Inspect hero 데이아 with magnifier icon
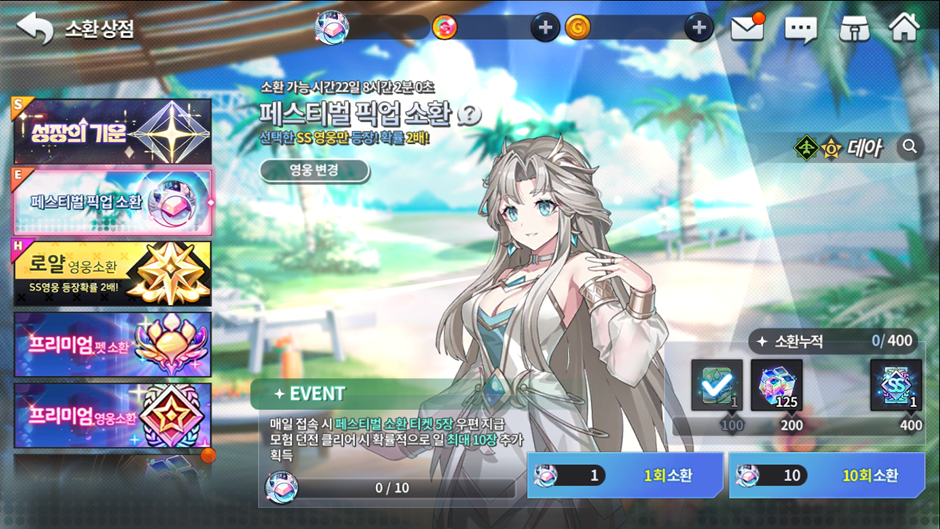The image size is (940, 529). coord(909,147)
